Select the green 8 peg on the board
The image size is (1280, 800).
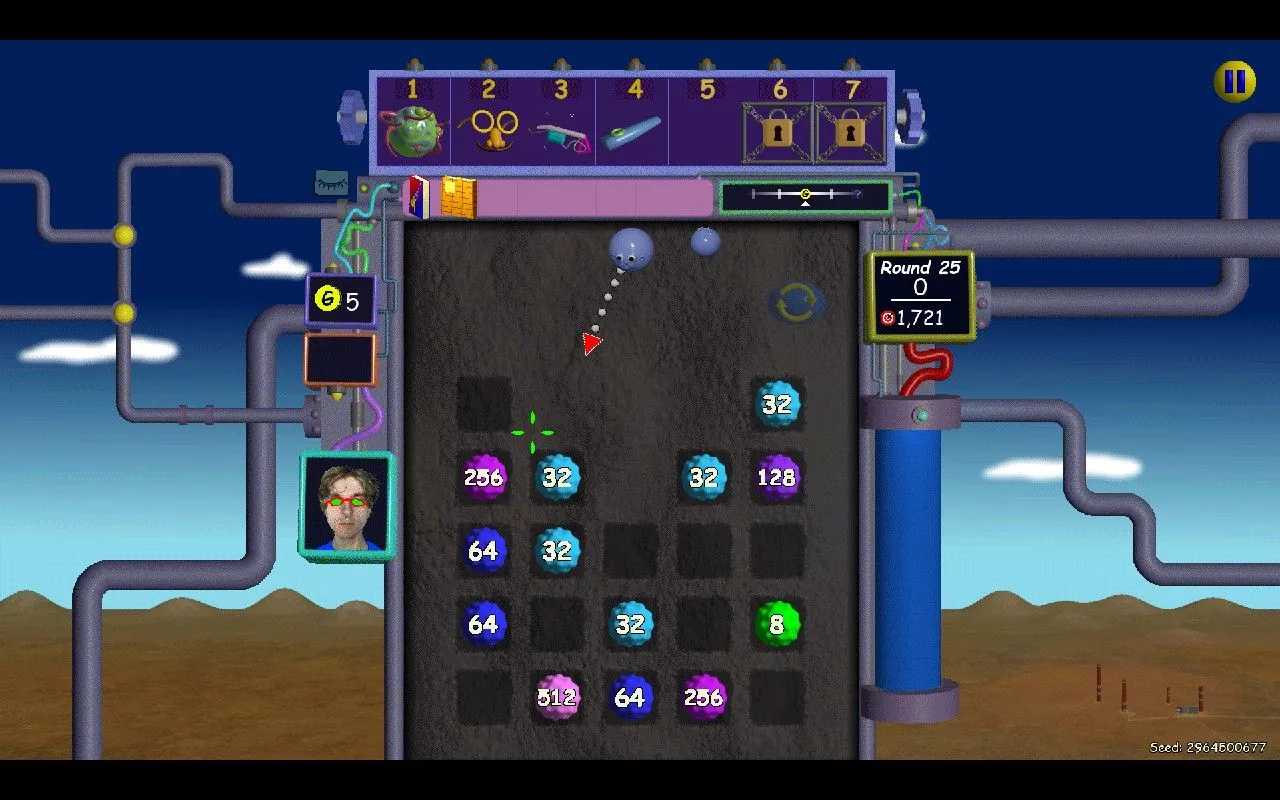pos(777,624)
